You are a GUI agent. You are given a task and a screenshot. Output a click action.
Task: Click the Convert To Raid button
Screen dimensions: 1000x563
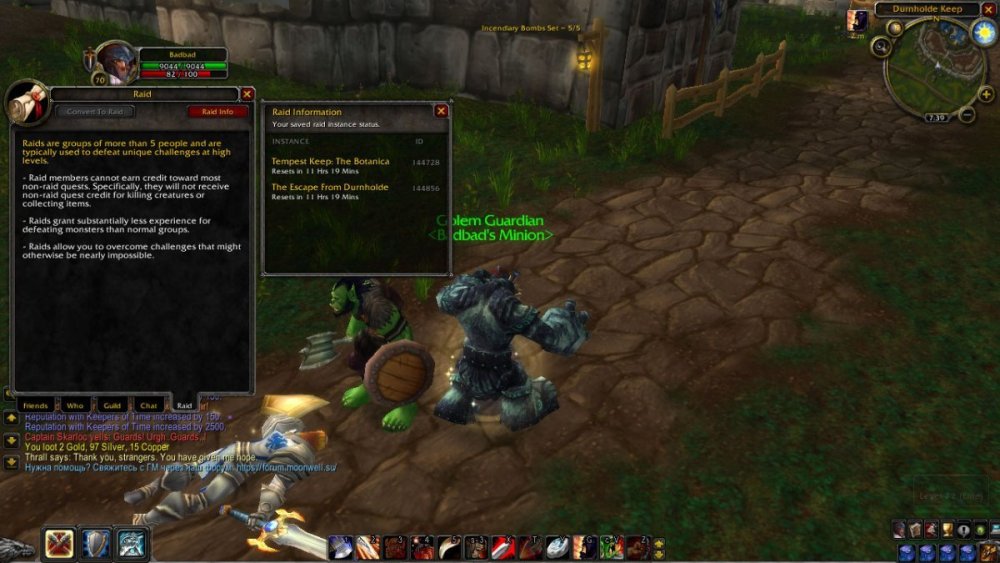click(95, 112)
